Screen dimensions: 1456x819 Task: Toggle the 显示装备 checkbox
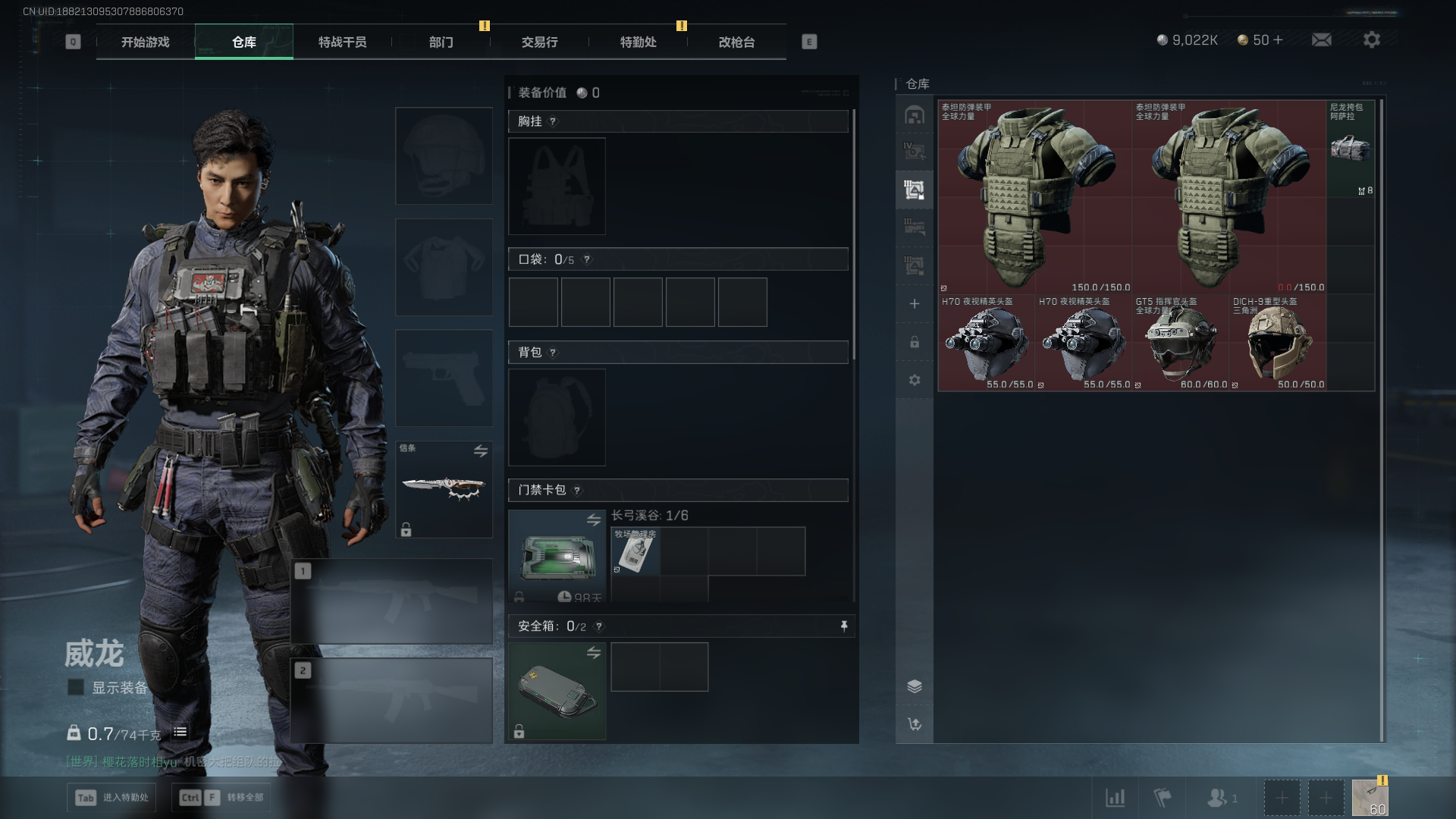point(76,687)
